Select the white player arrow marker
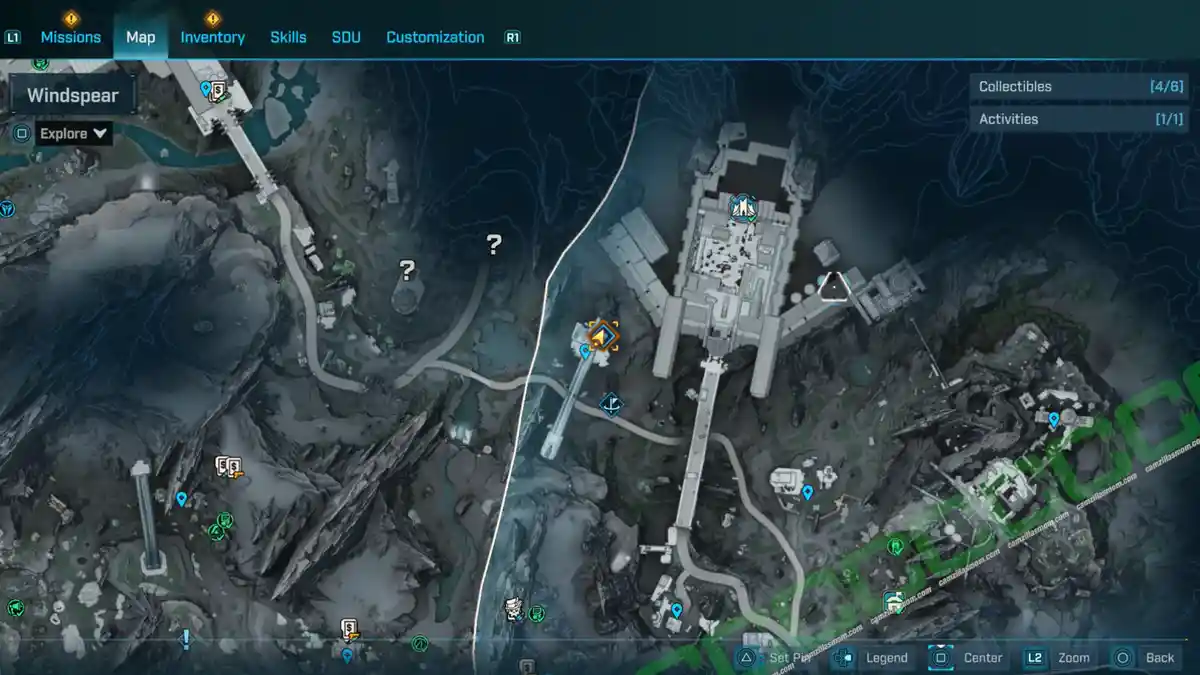The width and height of the screenshot is (1200, 675). coord(833,287)
